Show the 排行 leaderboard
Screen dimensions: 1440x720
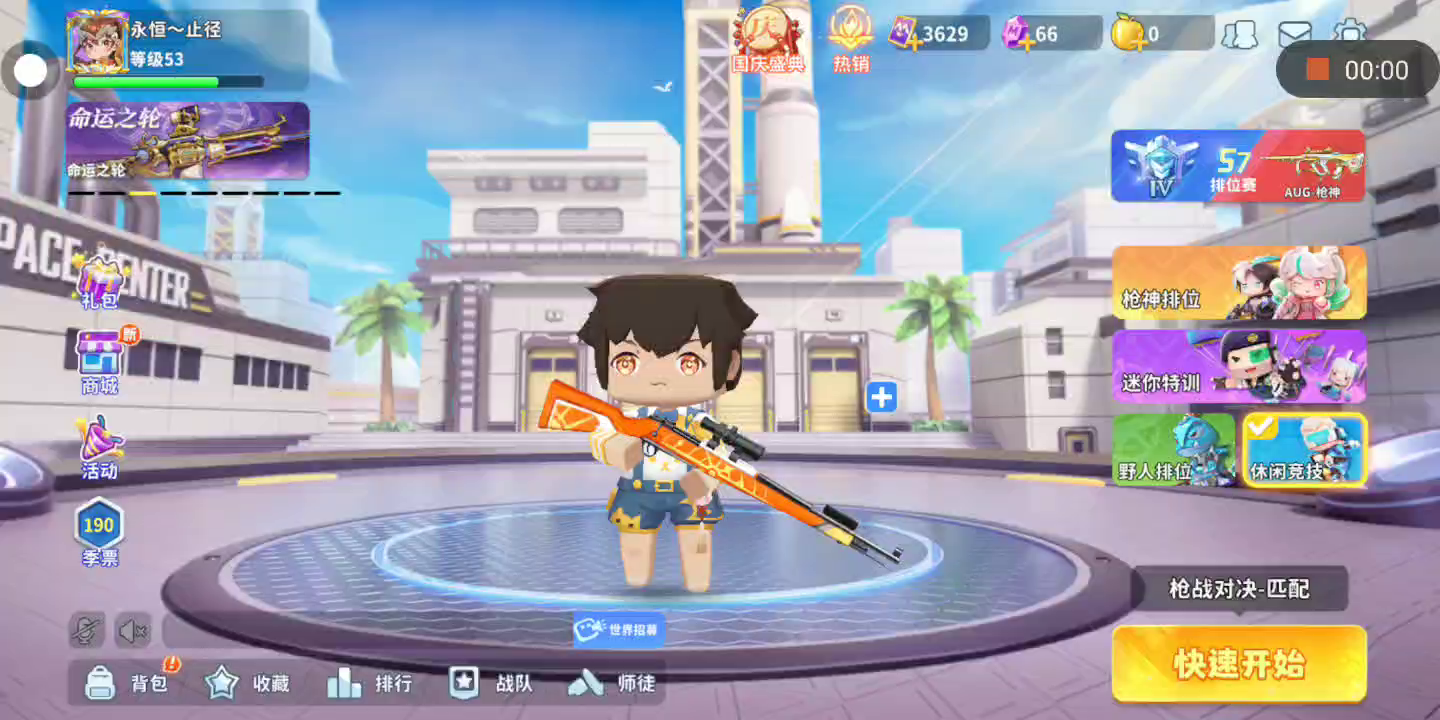(x=368, y=683)
